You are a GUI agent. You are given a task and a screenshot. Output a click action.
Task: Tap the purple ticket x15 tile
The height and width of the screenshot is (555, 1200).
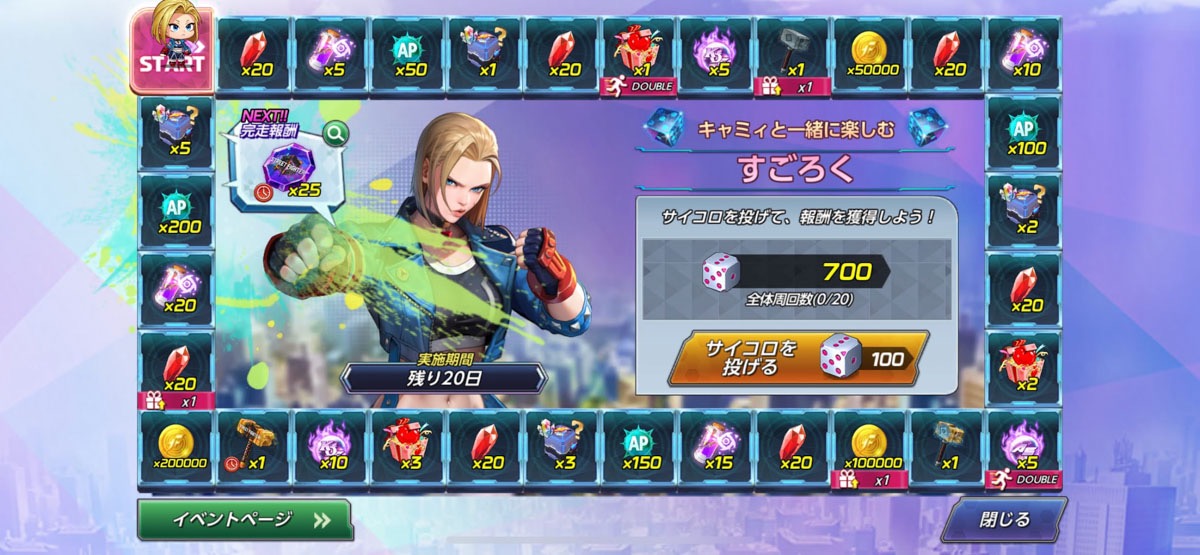tap(716, 447)
